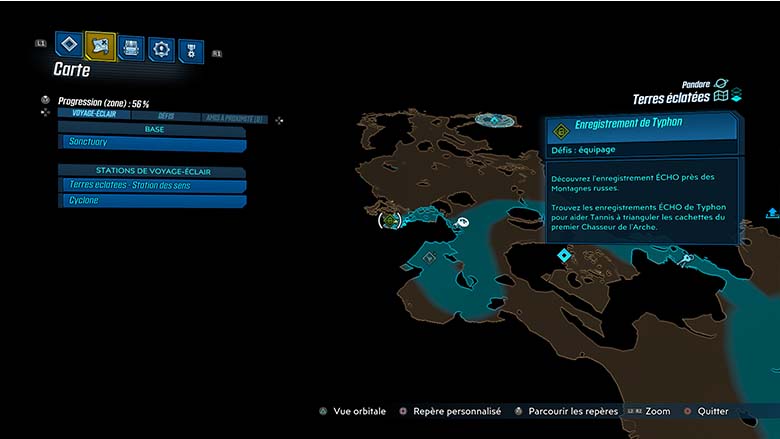Click the selected Typhon recording map marker
Screen dimensions: 780x439
(389, 219)
